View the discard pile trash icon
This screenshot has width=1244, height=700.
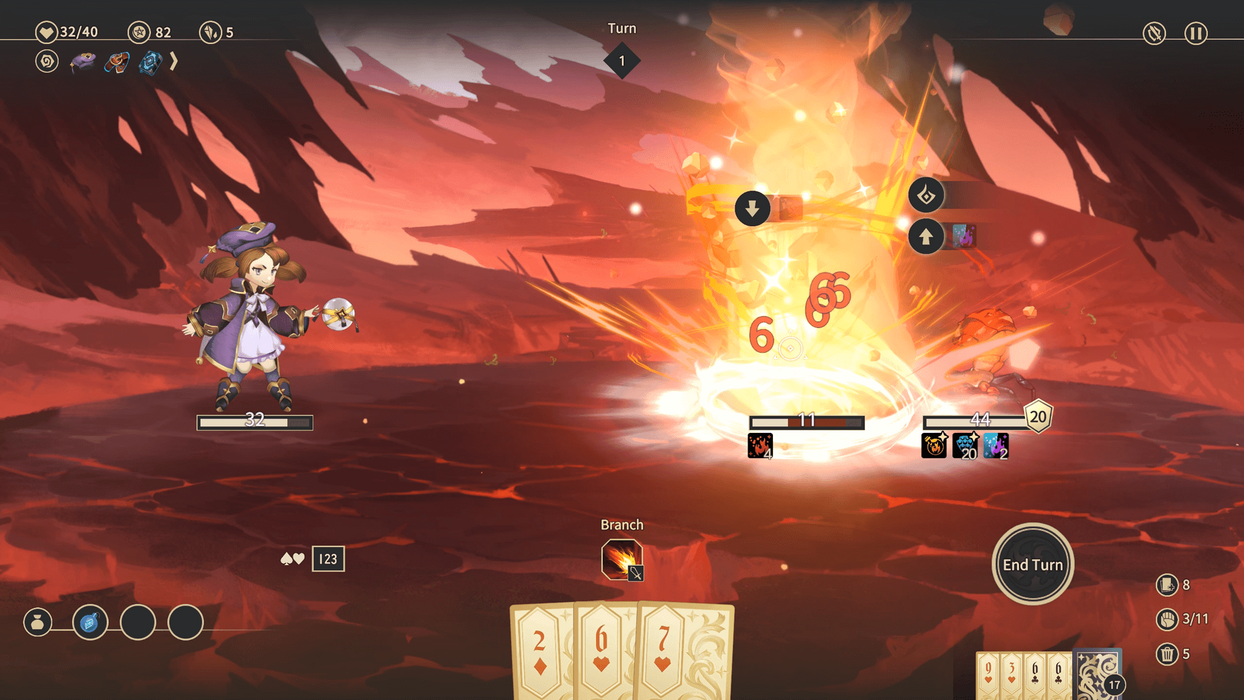point(1166,654)
